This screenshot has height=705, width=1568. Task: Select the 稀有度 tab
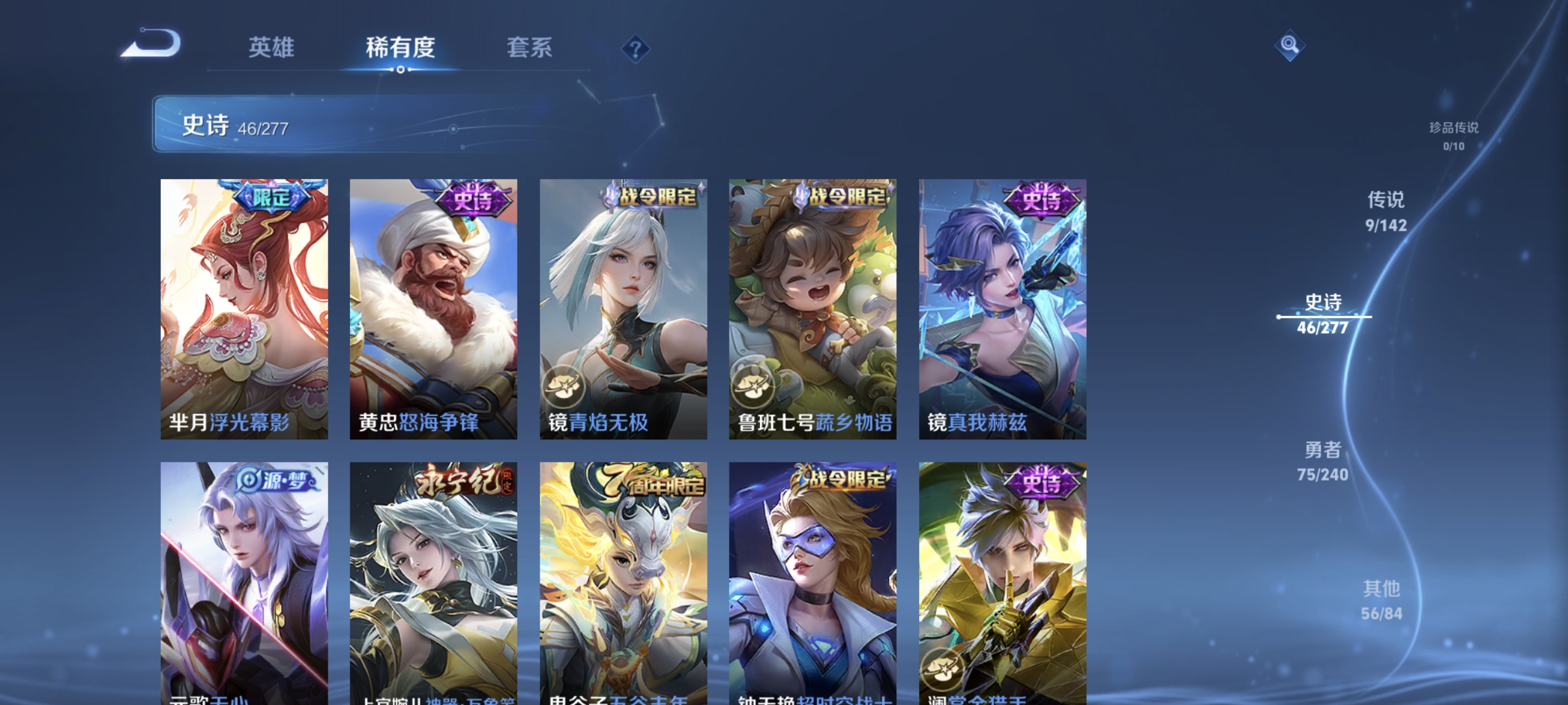coord(401,49)
